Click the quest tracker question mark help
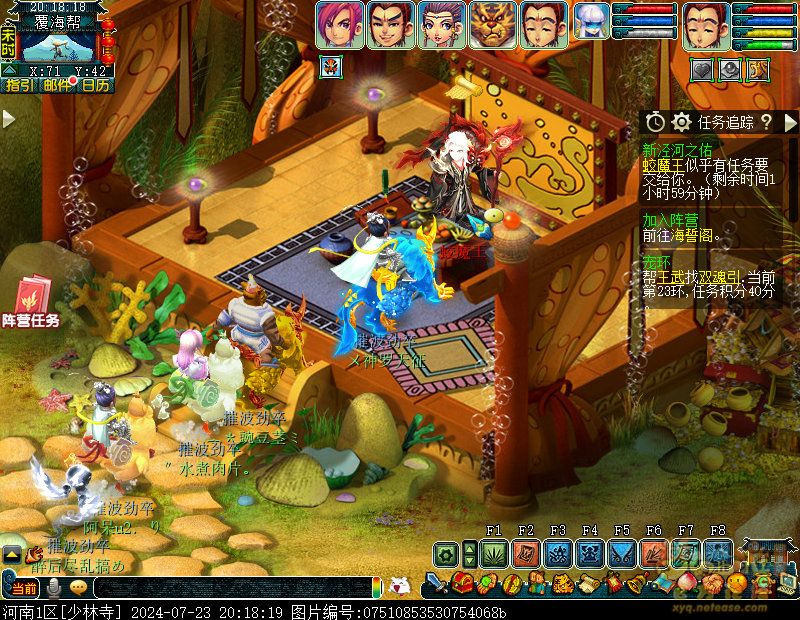 point(766,122)
